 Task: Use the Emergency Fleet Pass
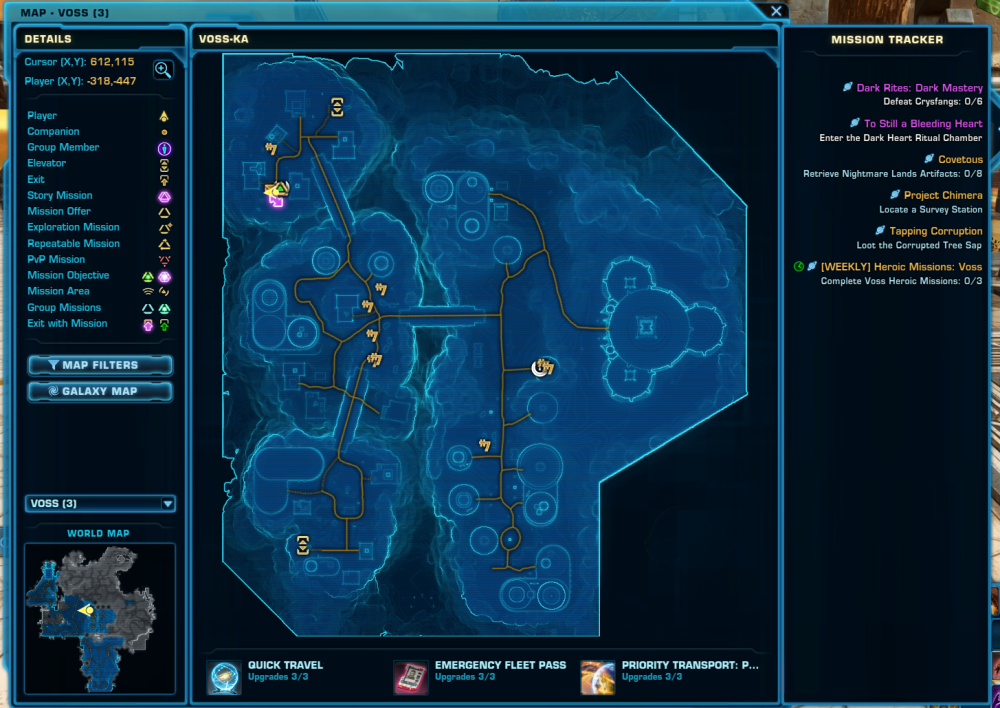(x=410, y=676)
